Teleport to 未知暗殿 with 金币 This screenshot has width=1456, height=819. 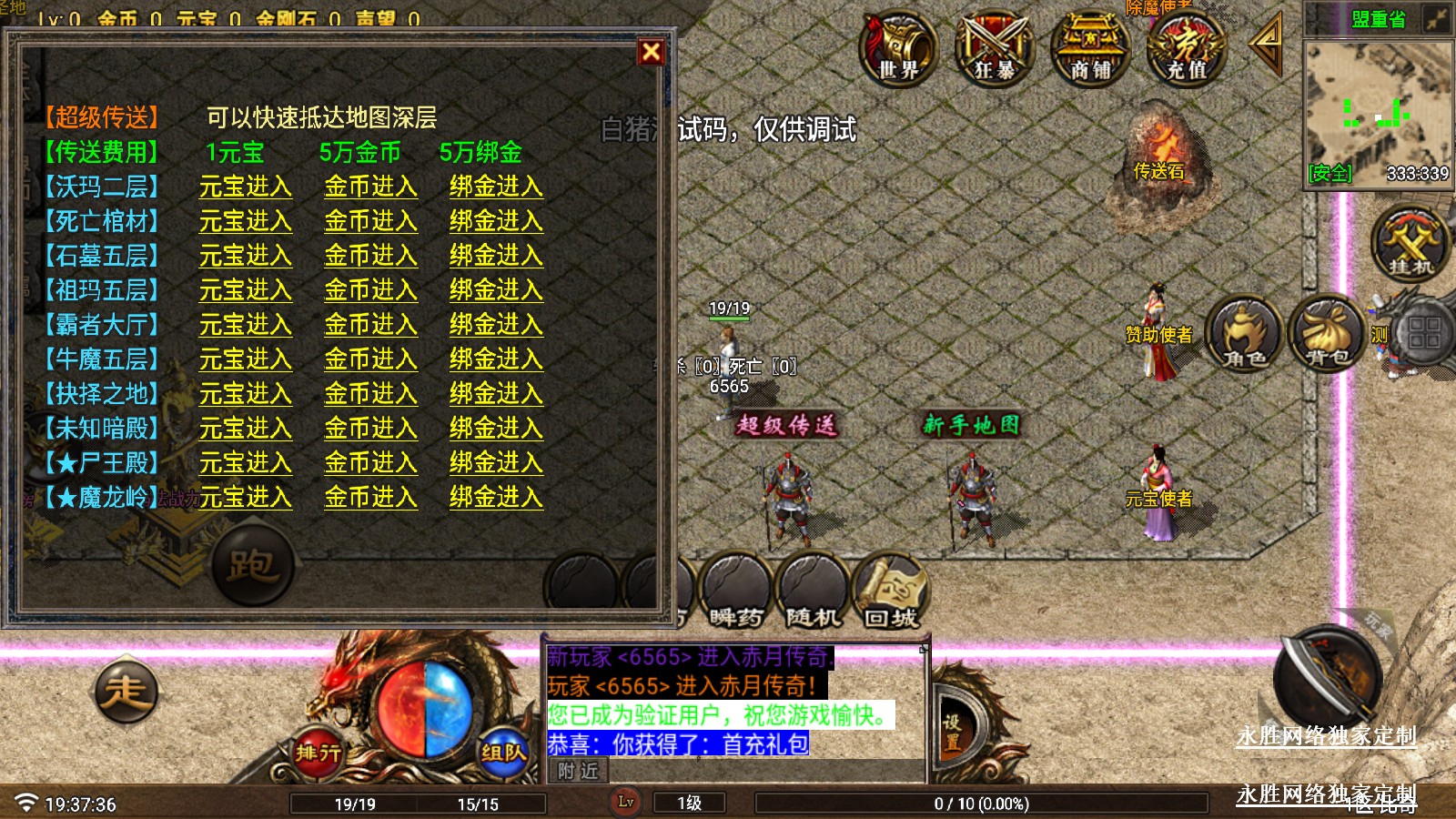coord(370,429)
